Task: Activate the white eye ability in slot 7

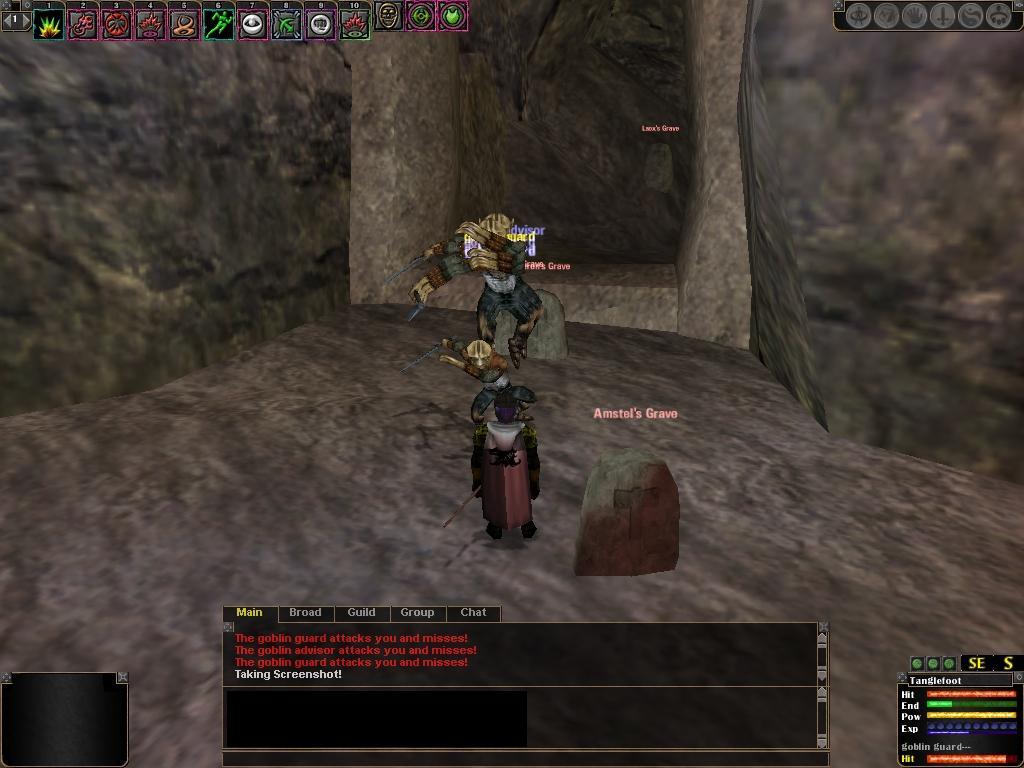Action: click(x=252, y=24)
